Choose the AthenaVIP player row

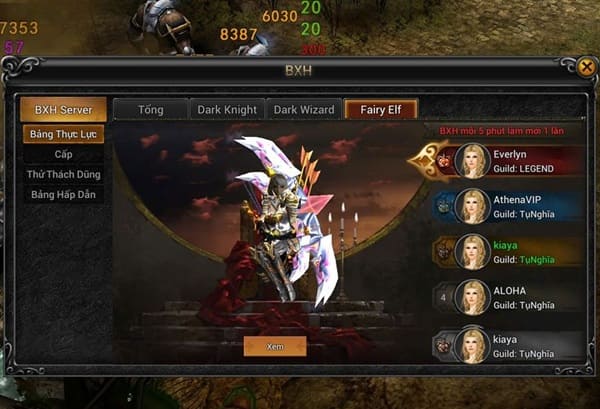(x=512, y=206)
